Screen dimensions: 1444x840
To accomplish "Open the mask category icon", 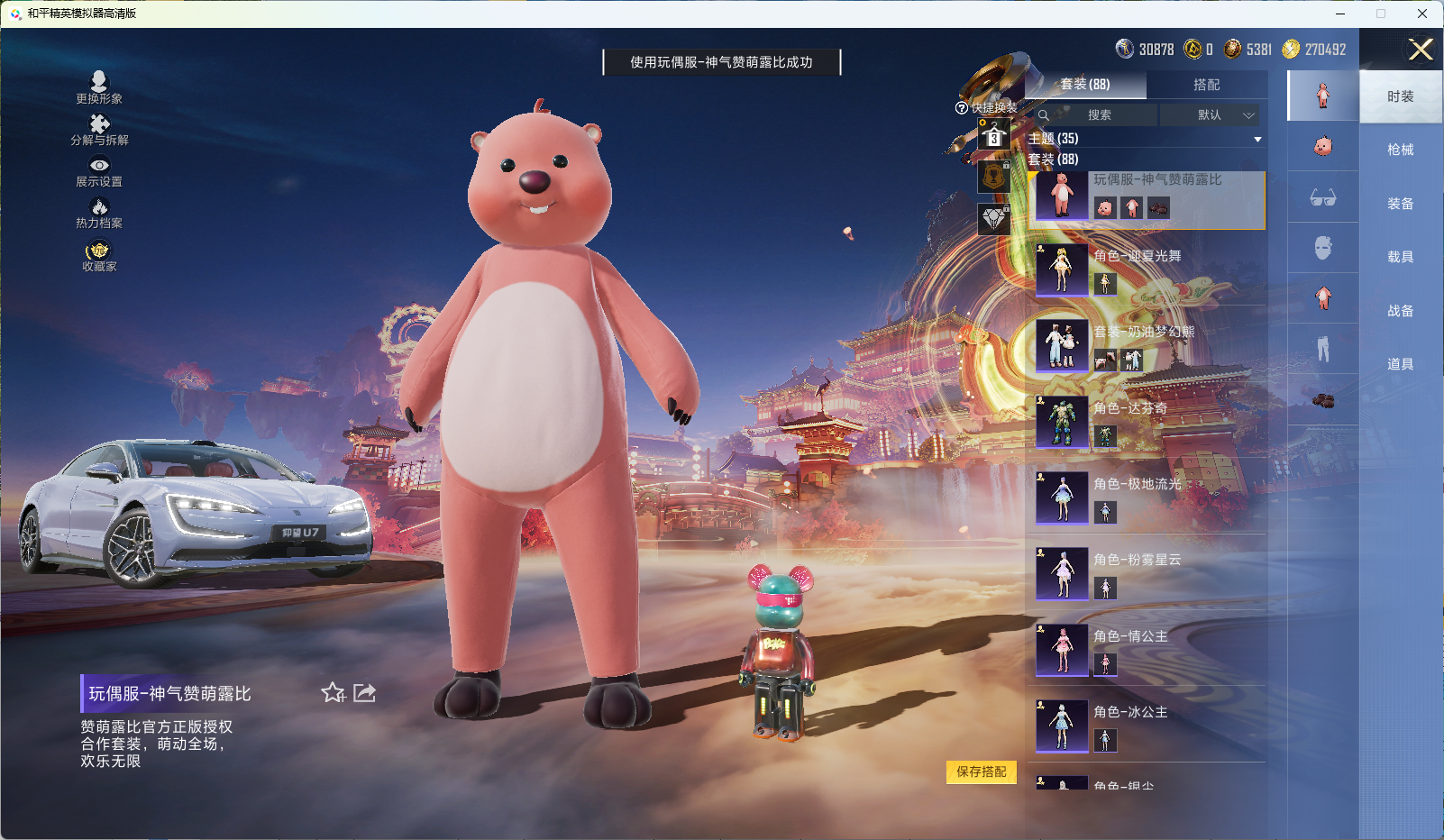I will pyautogui.click(x=1322, y=248).
